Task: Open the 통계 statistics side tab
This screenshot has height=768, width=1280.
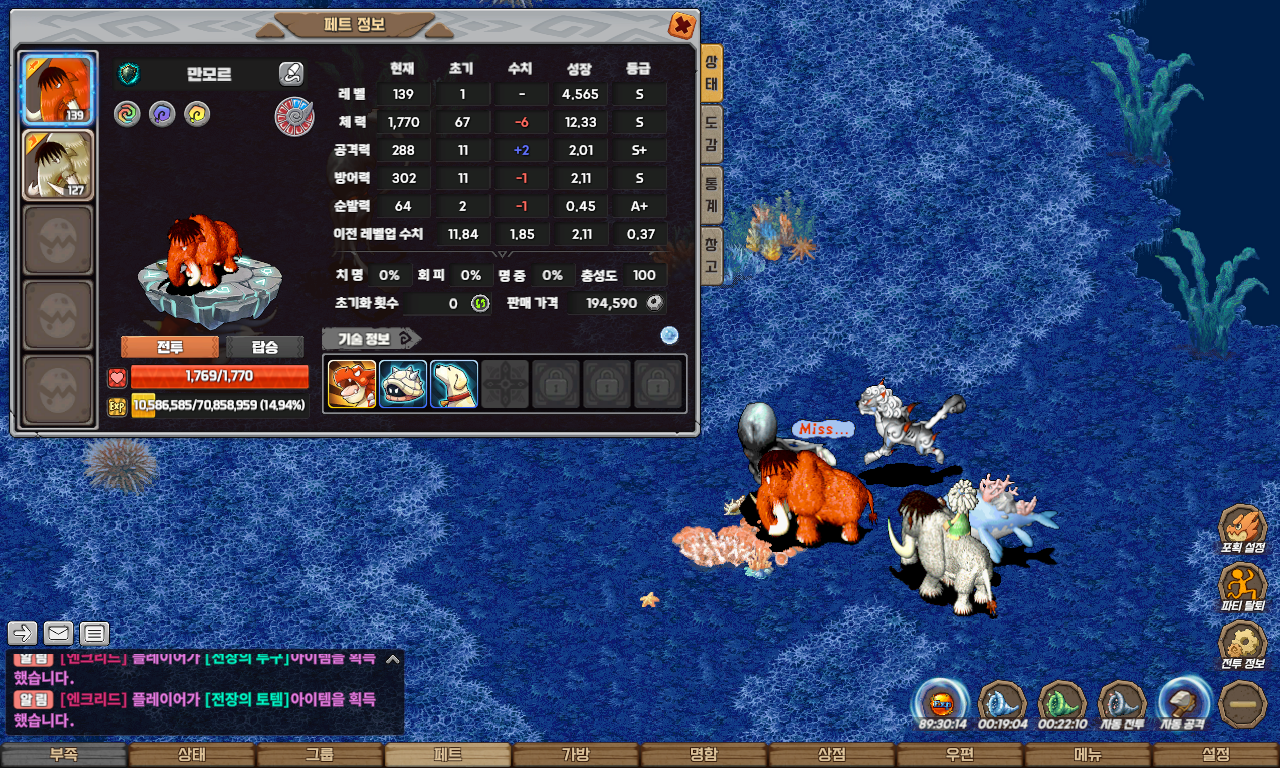Action: tap(711, 194)
